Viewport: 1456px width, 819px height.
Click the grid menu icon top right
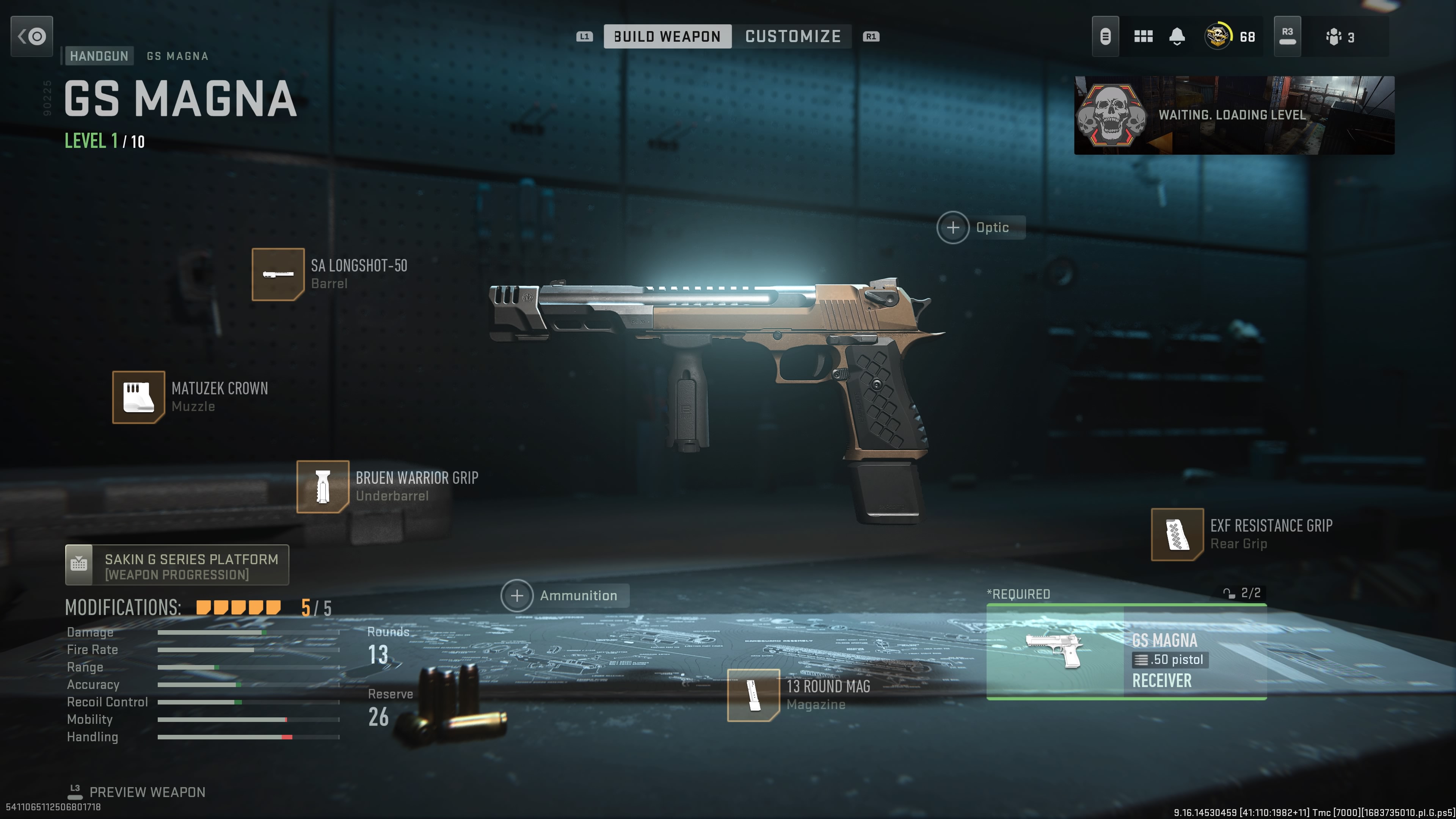click(x=1144, y=36)
